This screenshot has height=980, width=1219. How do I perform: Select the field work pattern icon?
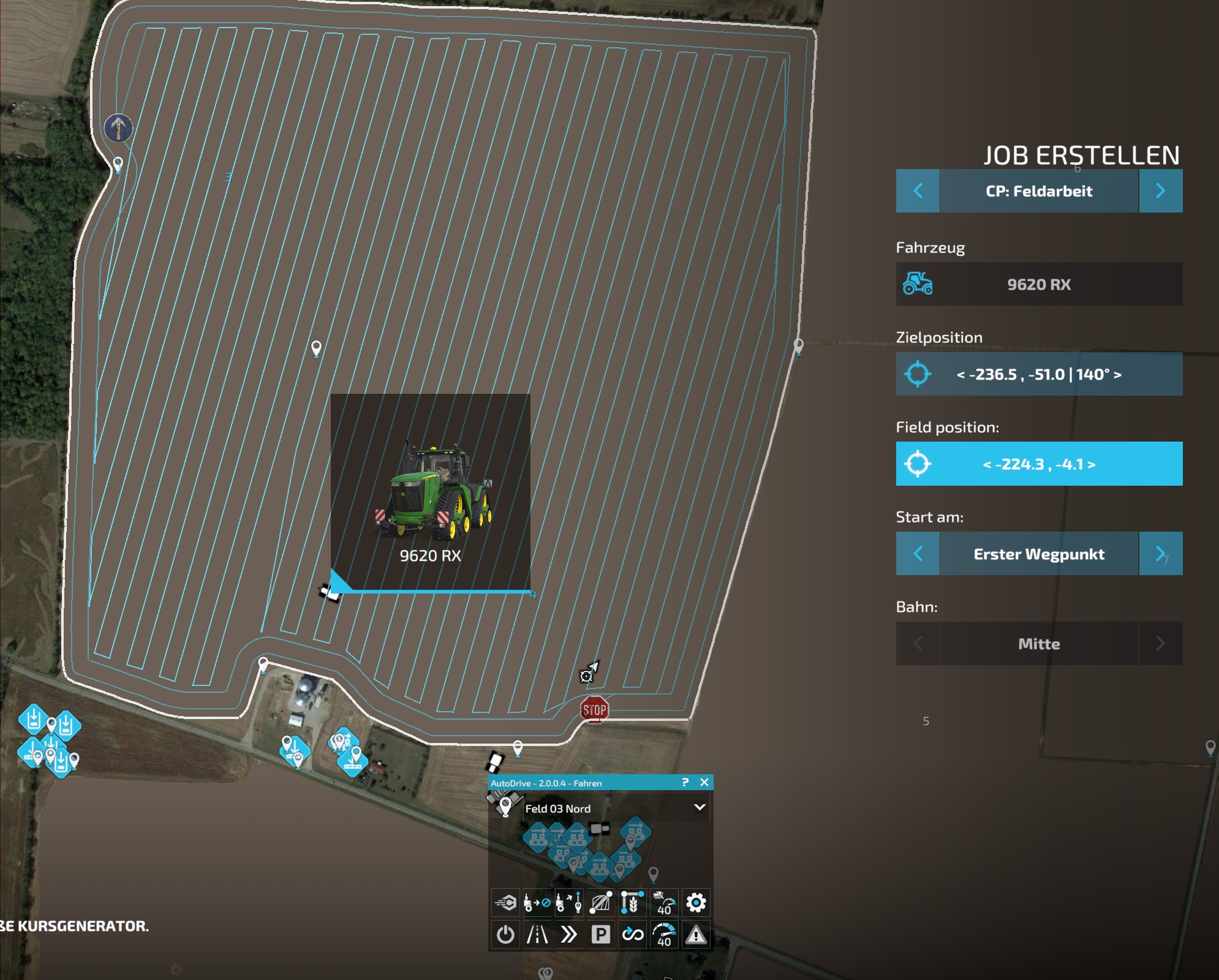coord(601,902)
